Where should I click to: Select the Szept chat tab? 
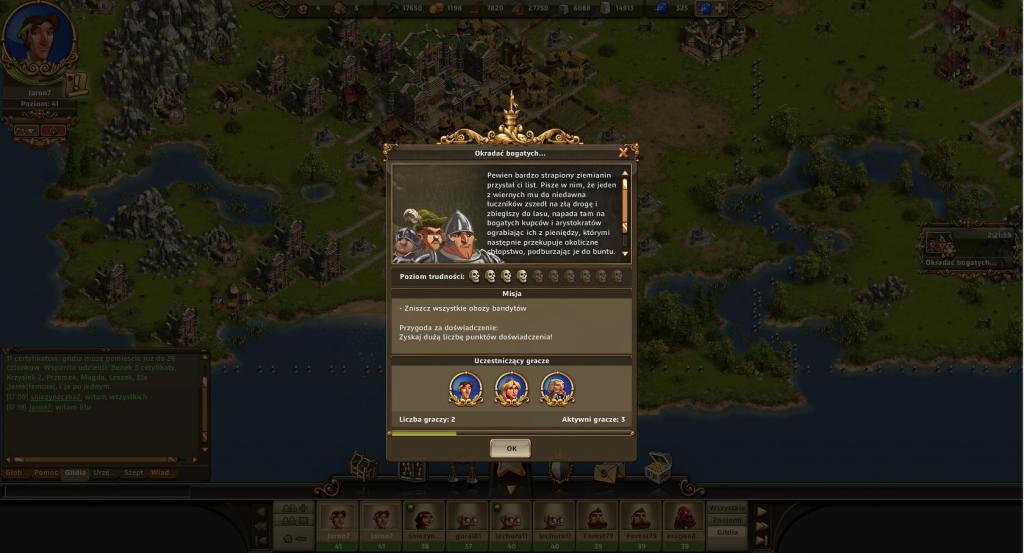pyautogui.click(x=133, y=472)
